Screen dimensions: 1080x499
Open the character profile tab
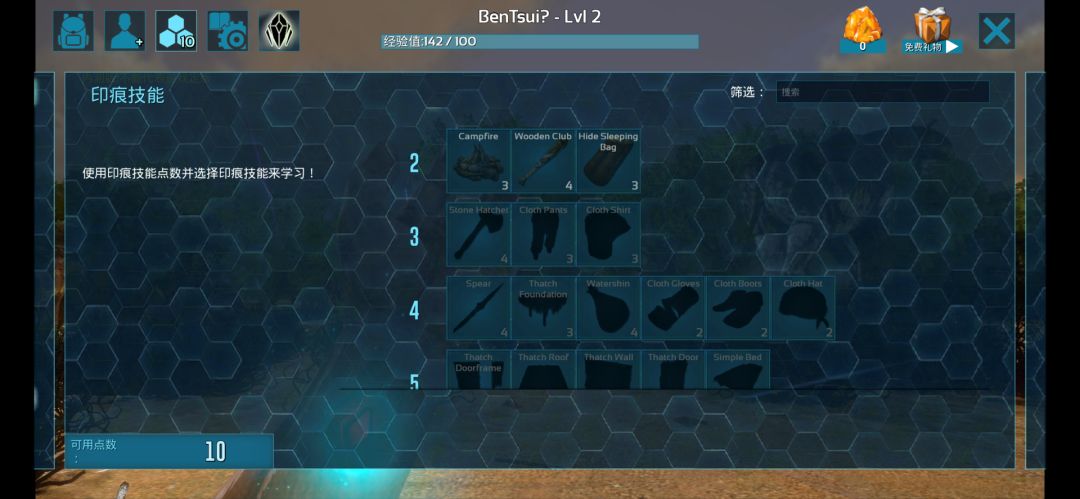[125, 31]
